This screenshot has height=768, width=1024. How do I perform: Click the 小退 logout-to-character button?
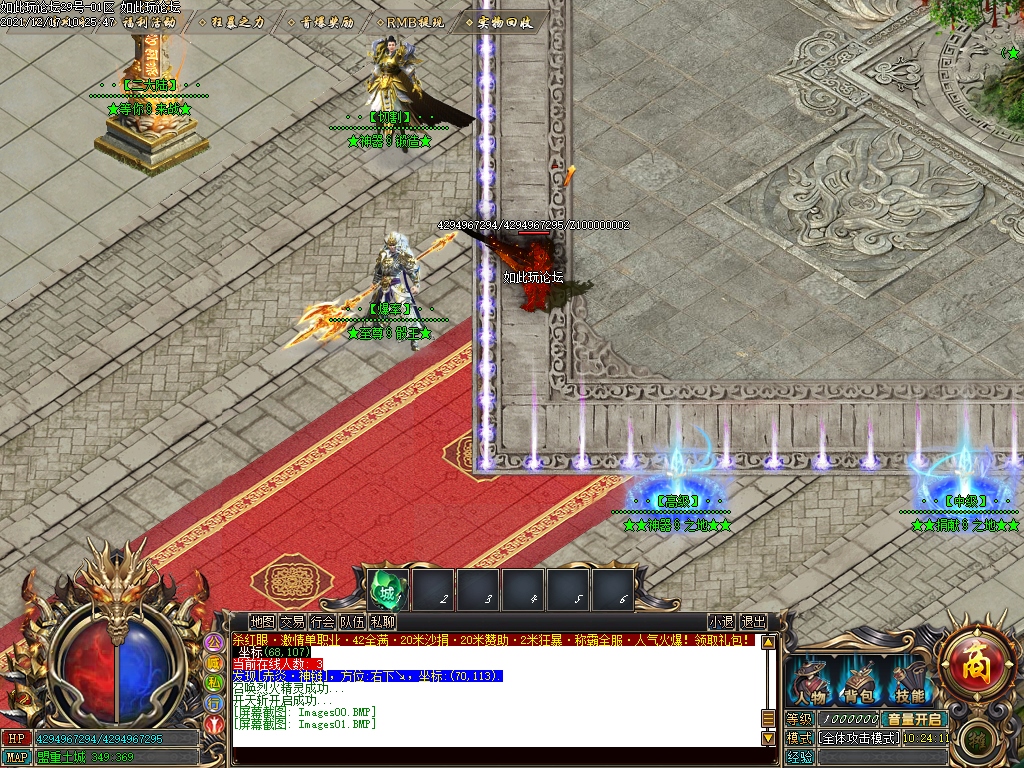point(721,622)
